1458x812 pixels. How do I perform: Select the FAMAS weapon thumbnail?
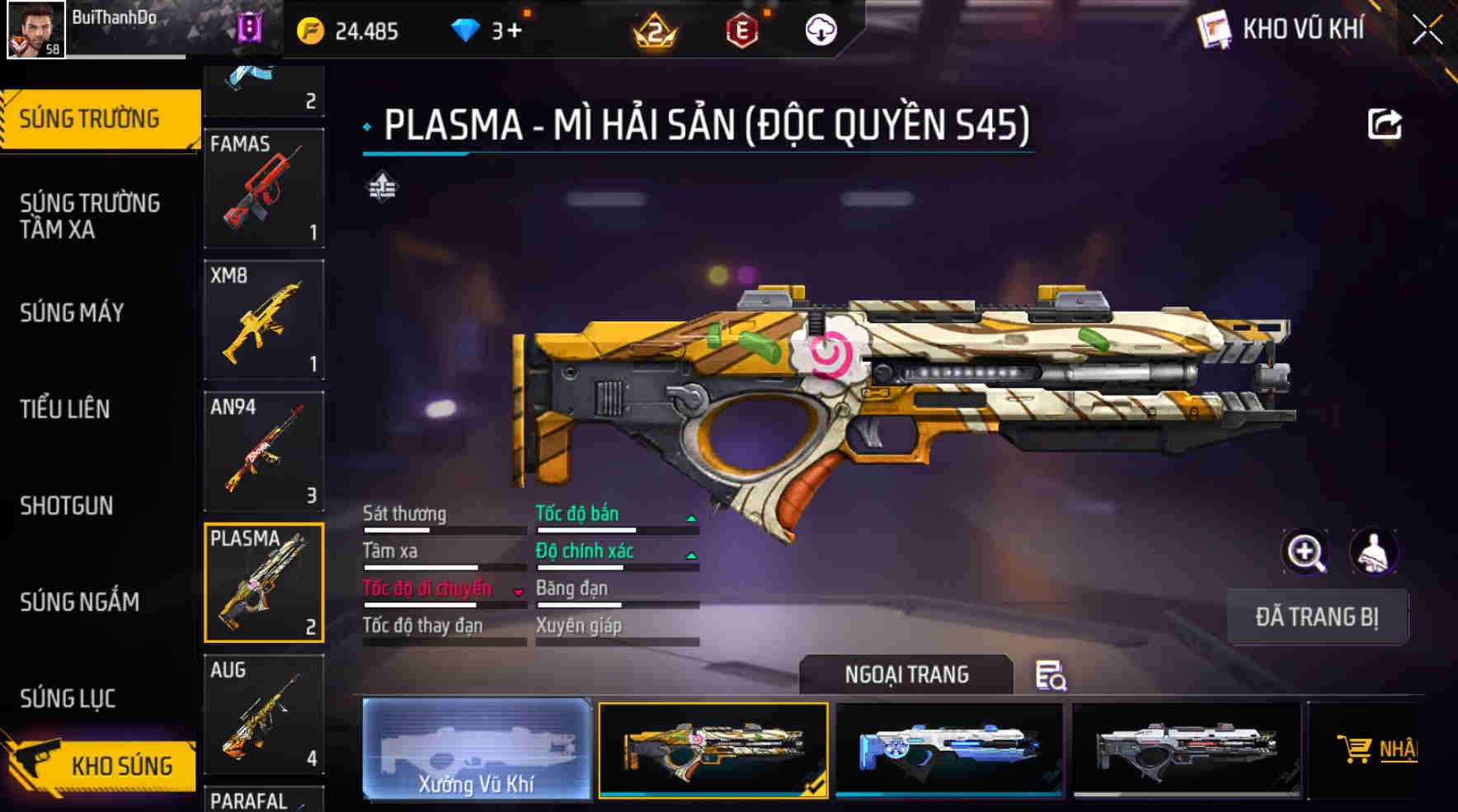click(264, 188)
